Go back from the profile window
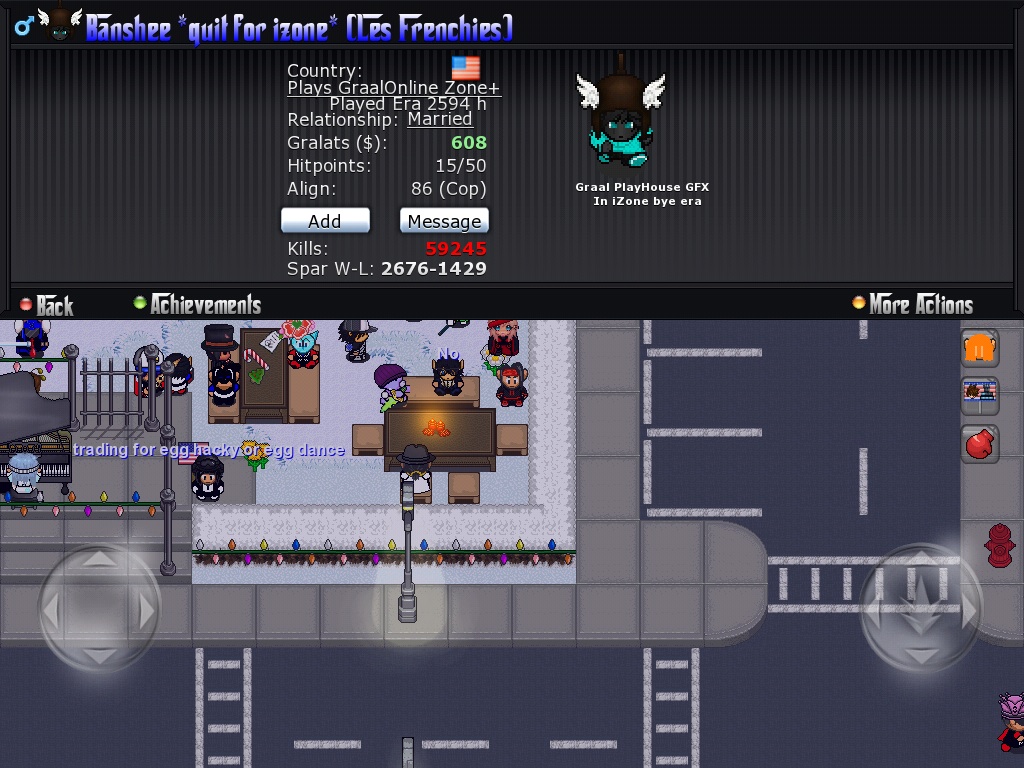The height and width of the screenshot is (768, 1024). point(46,305)
